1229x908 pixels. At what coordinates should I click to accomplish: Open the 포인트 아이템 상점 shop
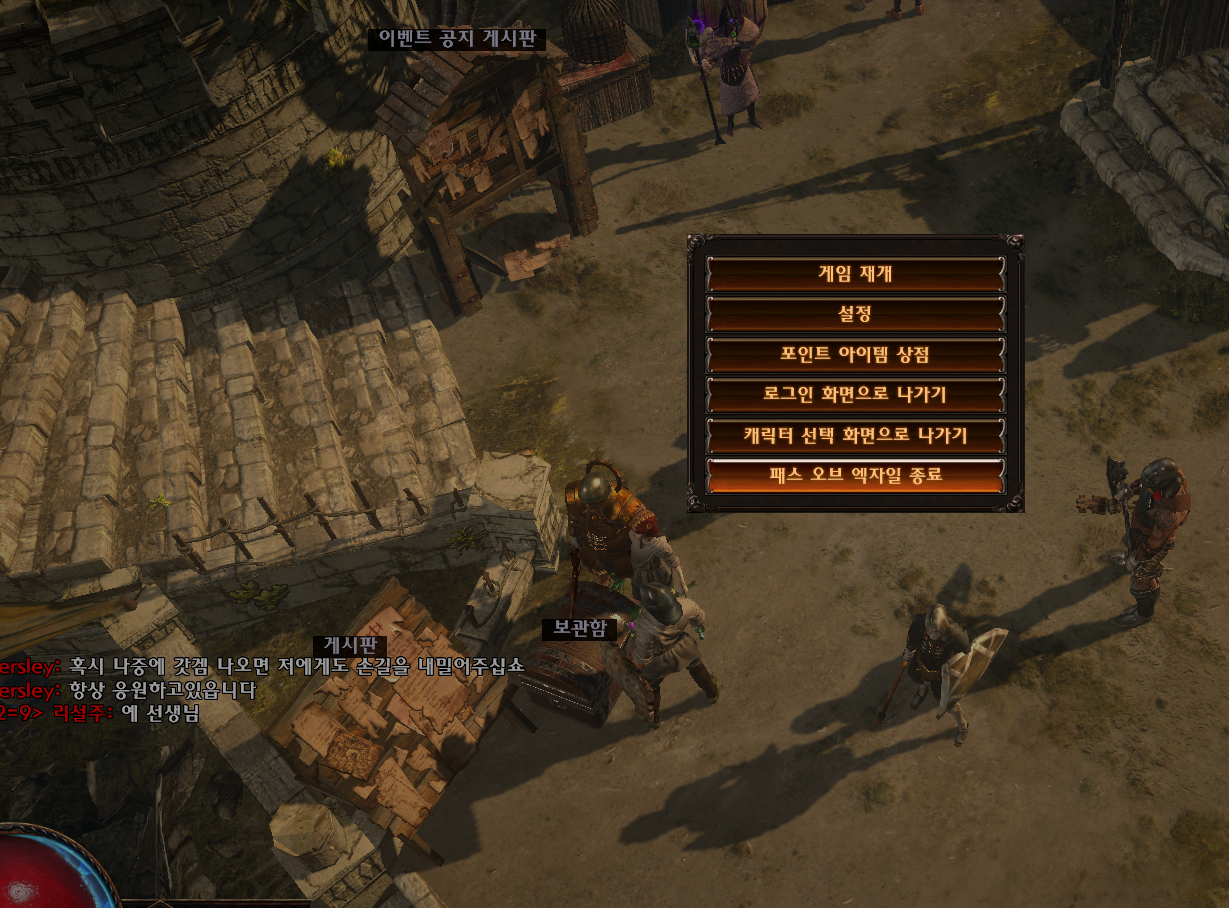855,354
